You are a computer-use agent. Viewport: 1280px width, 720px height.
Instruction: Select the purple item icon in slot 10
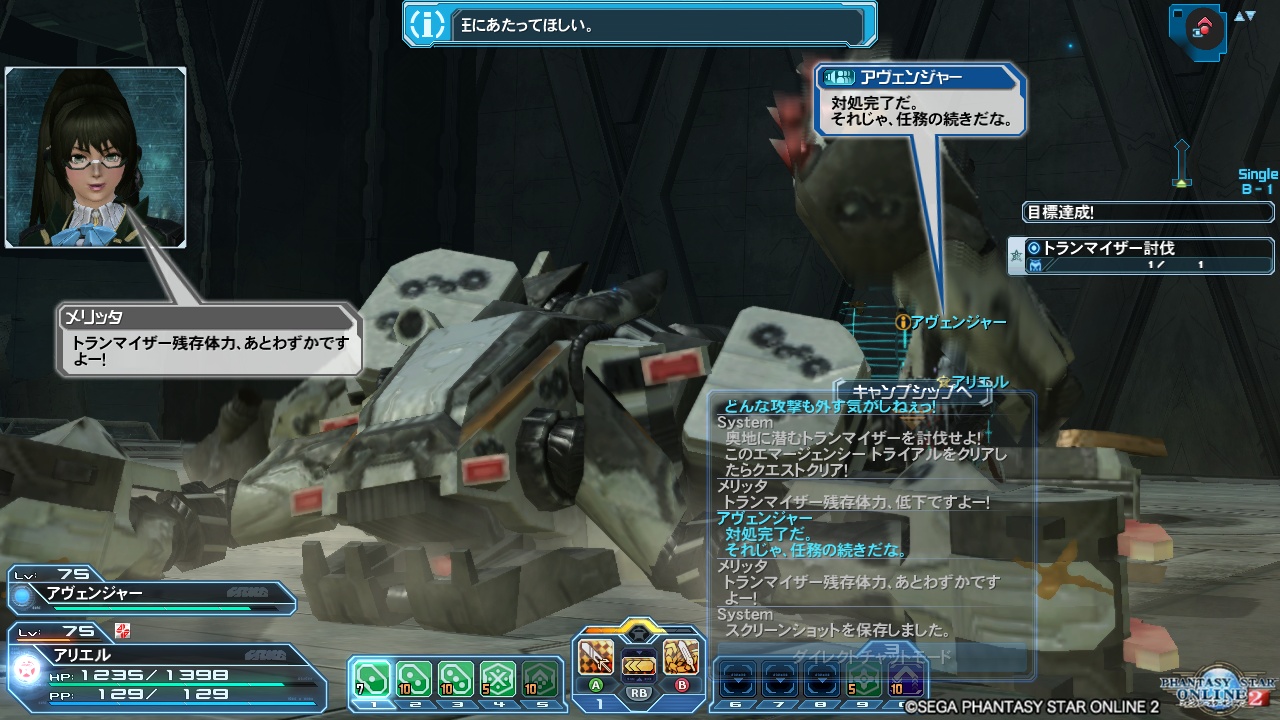[x=906, y=677]
